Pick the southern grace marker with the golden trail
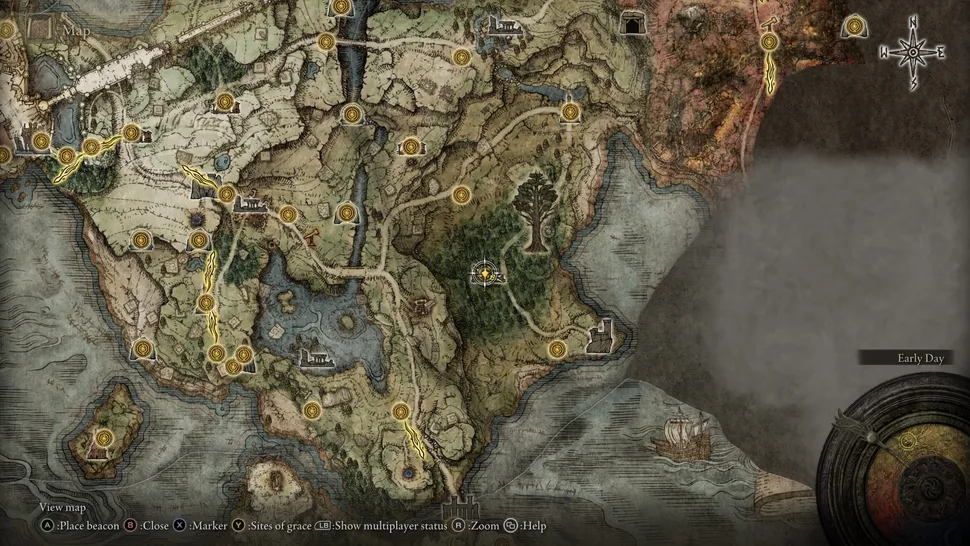 [x=401, y=411]
